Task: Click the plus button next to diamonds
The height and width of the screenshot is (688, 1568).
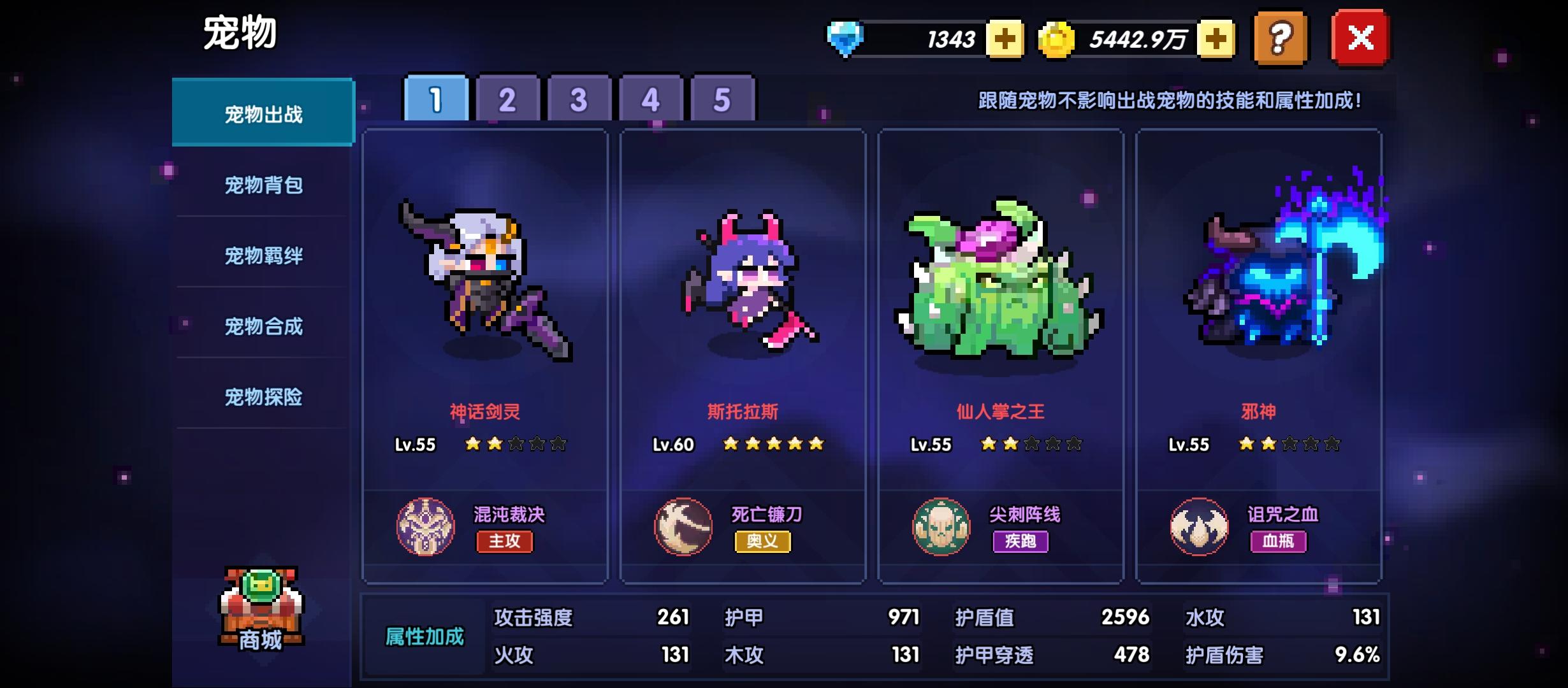Action: click(1005, 38)
